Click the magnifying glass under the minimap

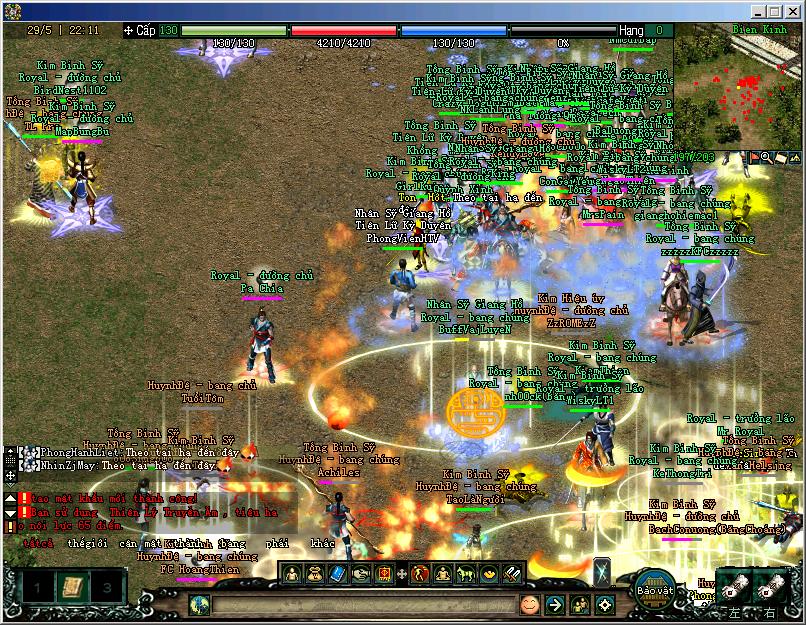click(x=767, y=157)
